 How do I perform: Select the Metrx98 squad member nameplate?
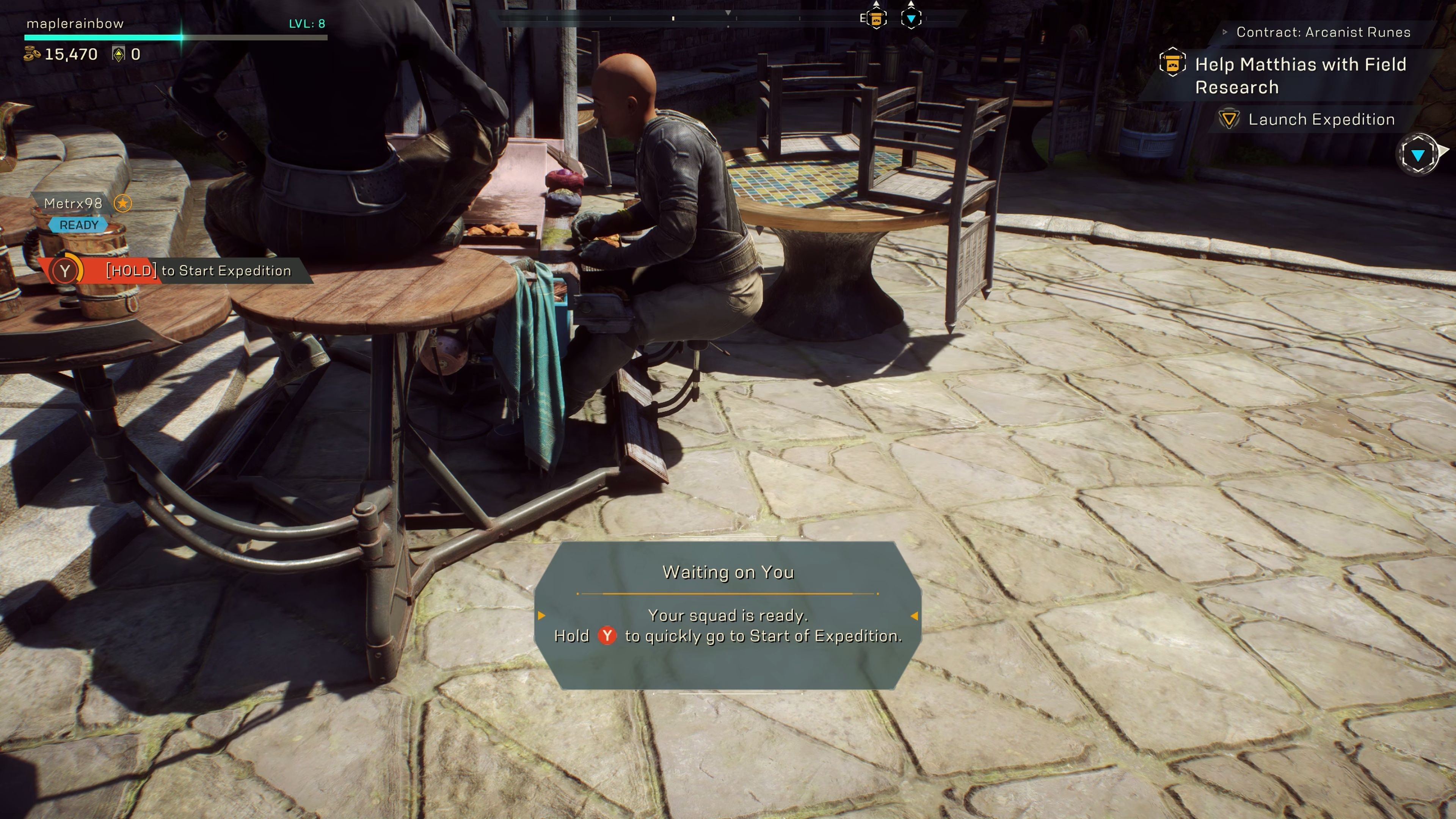click(x=74, y=204)
